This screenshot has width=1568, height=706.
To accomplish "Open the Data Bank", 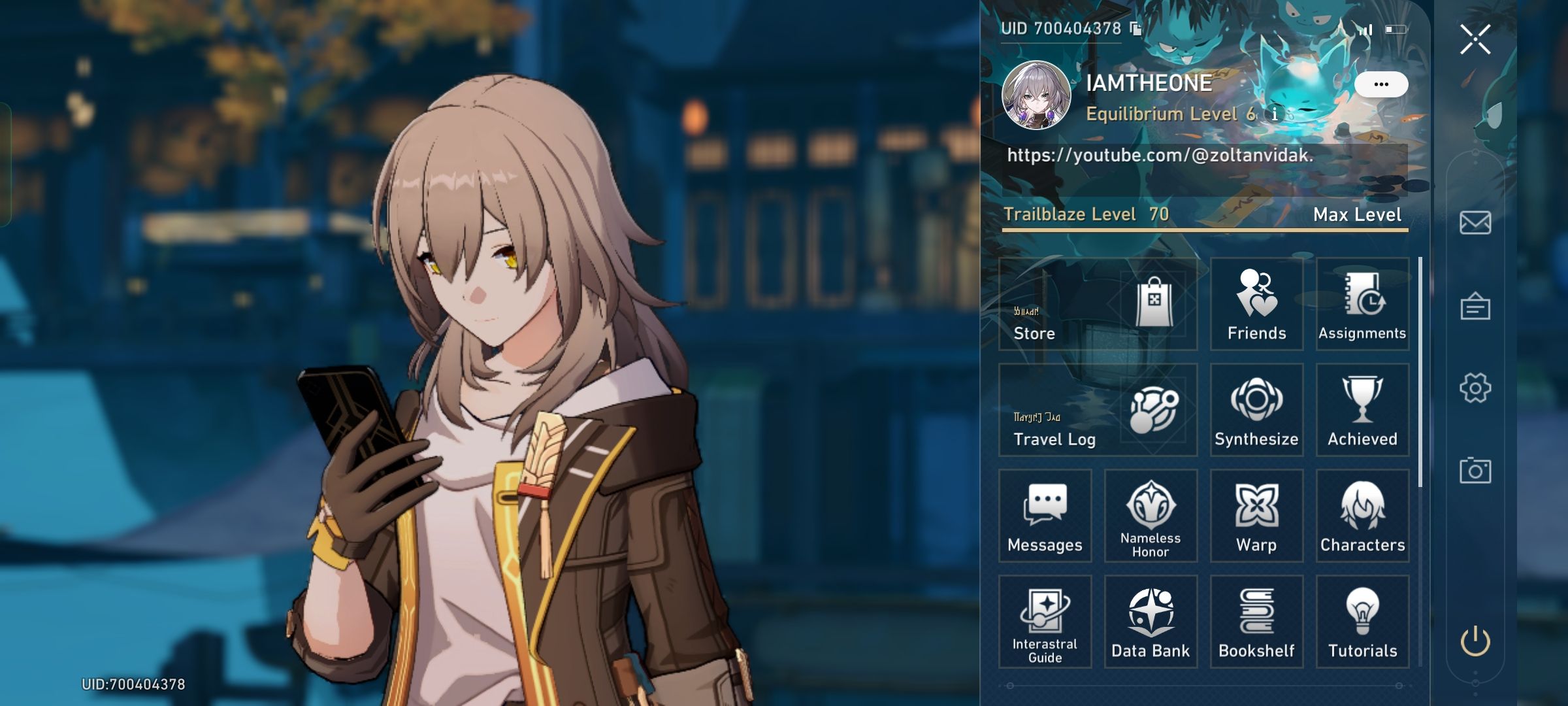I will pyautogui.click(x=1150, y=622).
